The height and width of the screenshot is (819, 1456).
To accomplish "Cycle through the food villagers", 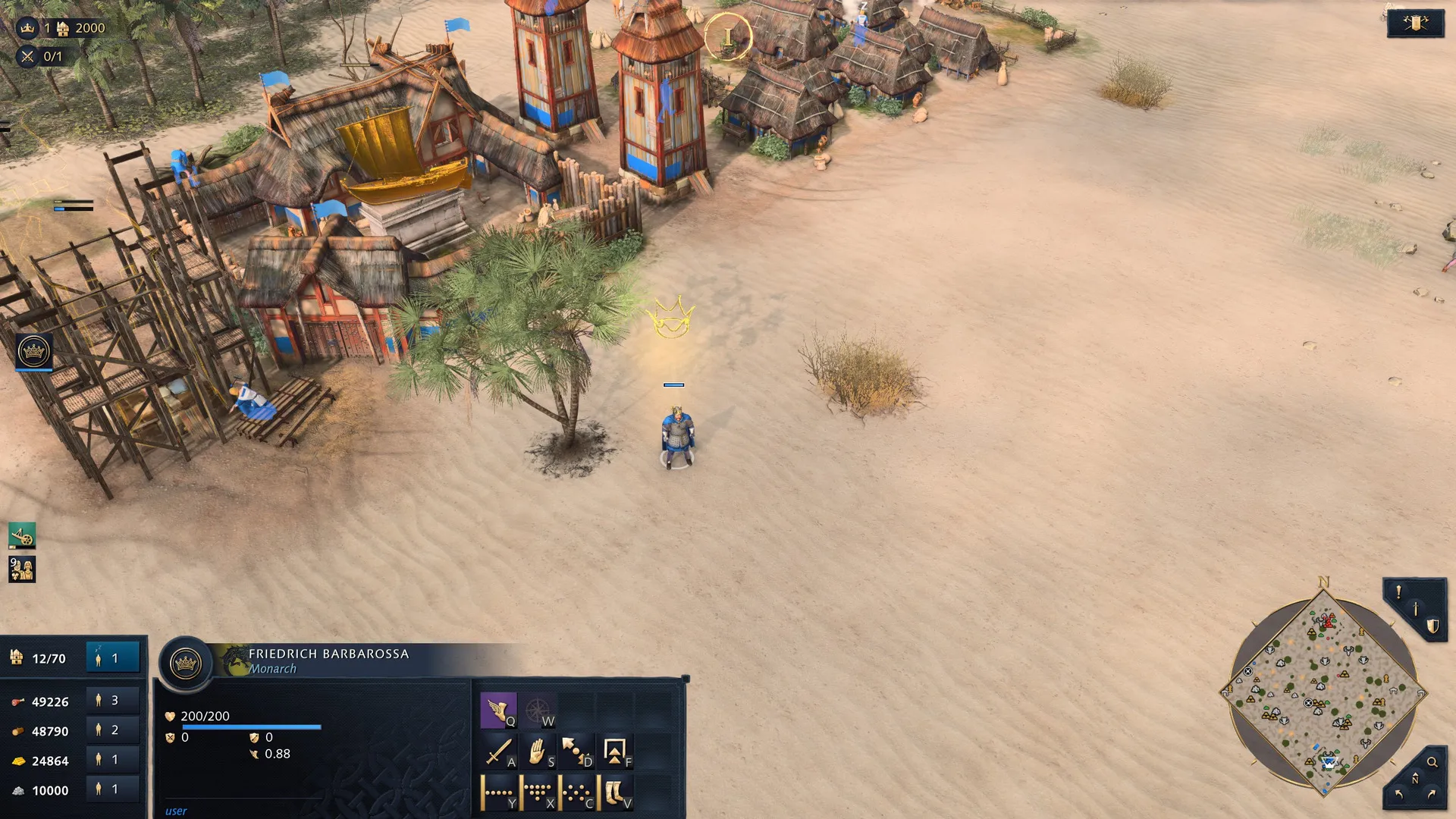I will [112, 701].
